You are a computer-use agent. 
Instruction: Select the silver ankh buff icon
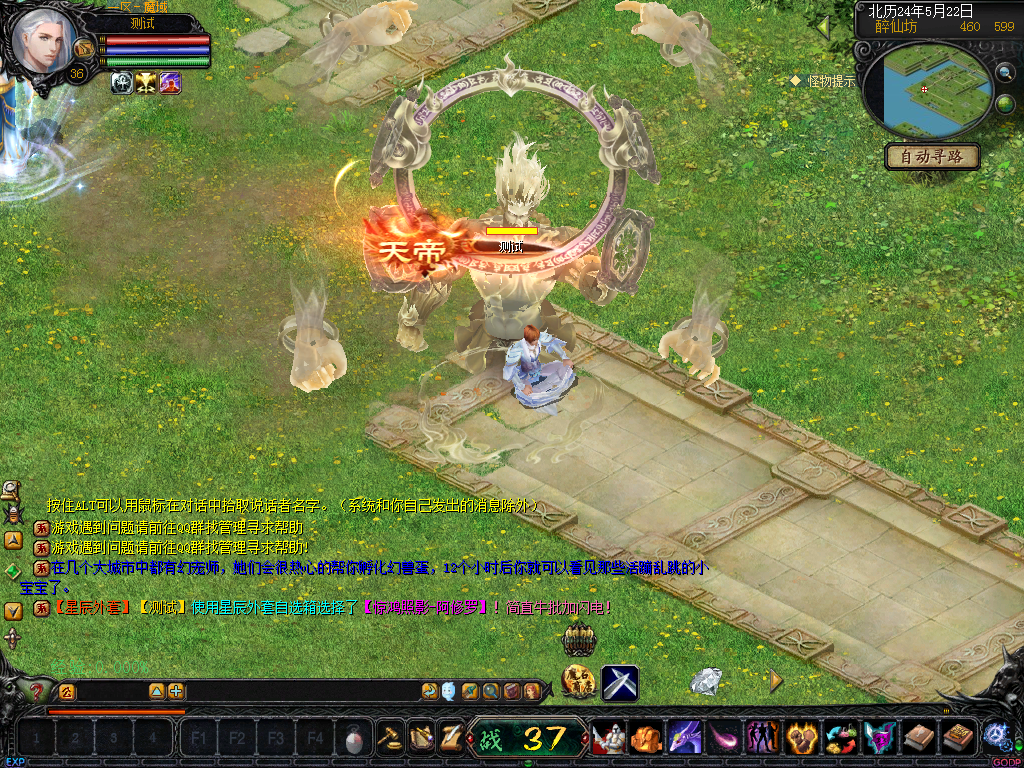coord(122,83)
